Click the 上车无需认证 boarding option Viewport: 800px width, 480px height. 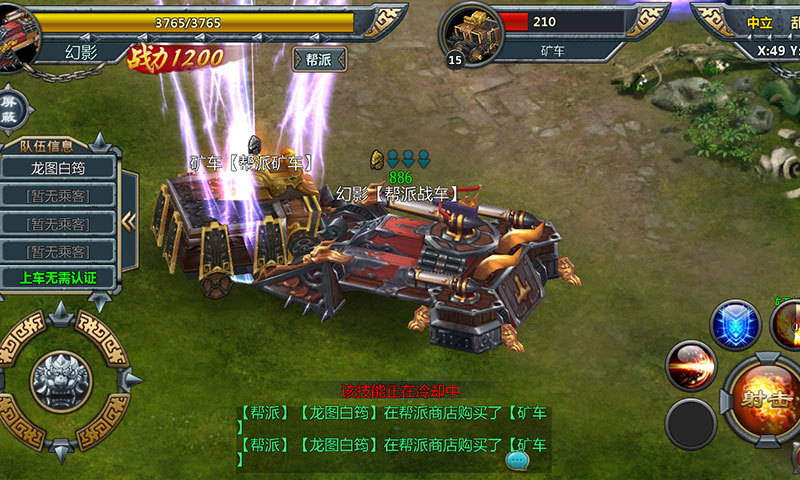58,277
